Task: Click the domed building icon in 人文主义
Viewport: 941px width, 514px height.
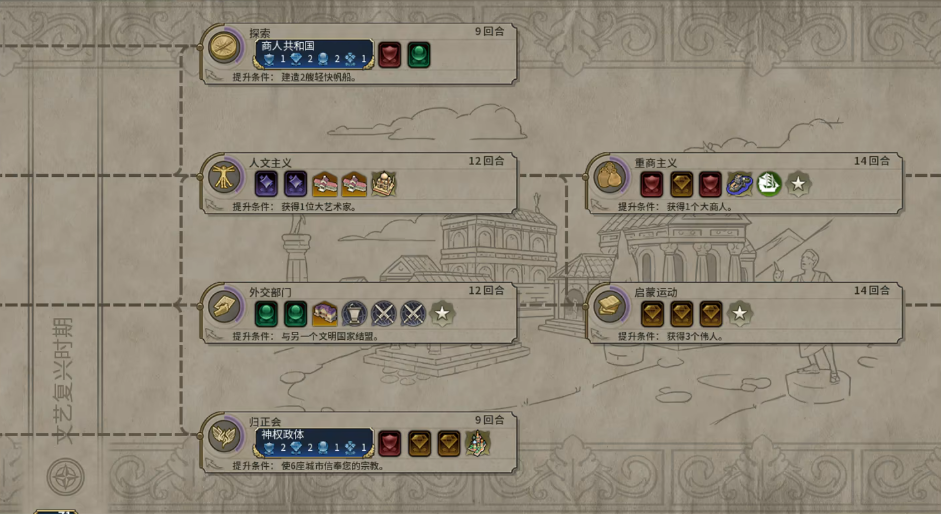Action: 384,184
